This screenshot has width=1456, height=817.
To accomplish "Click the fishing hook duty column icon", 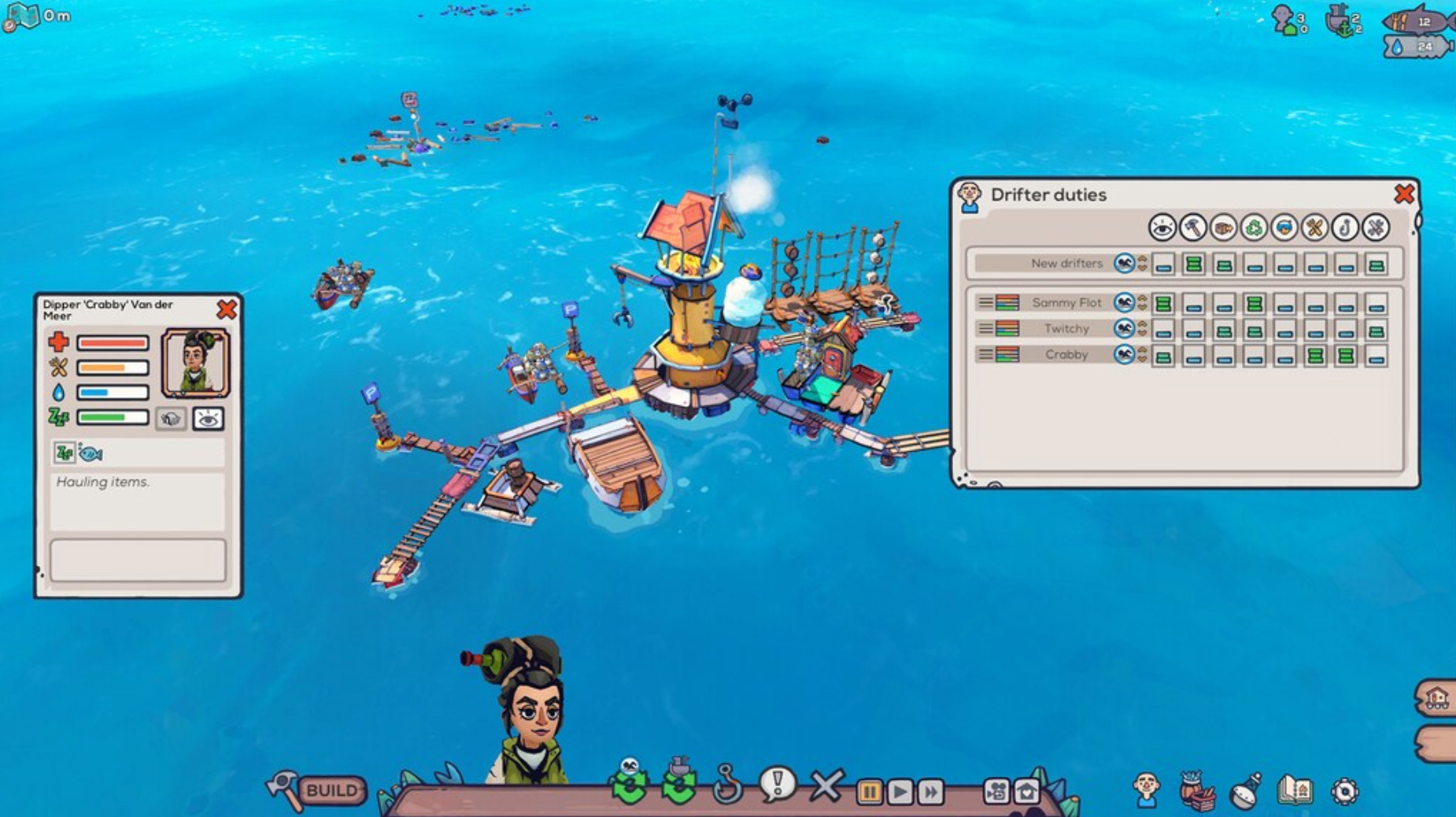I will (1343, 229).
